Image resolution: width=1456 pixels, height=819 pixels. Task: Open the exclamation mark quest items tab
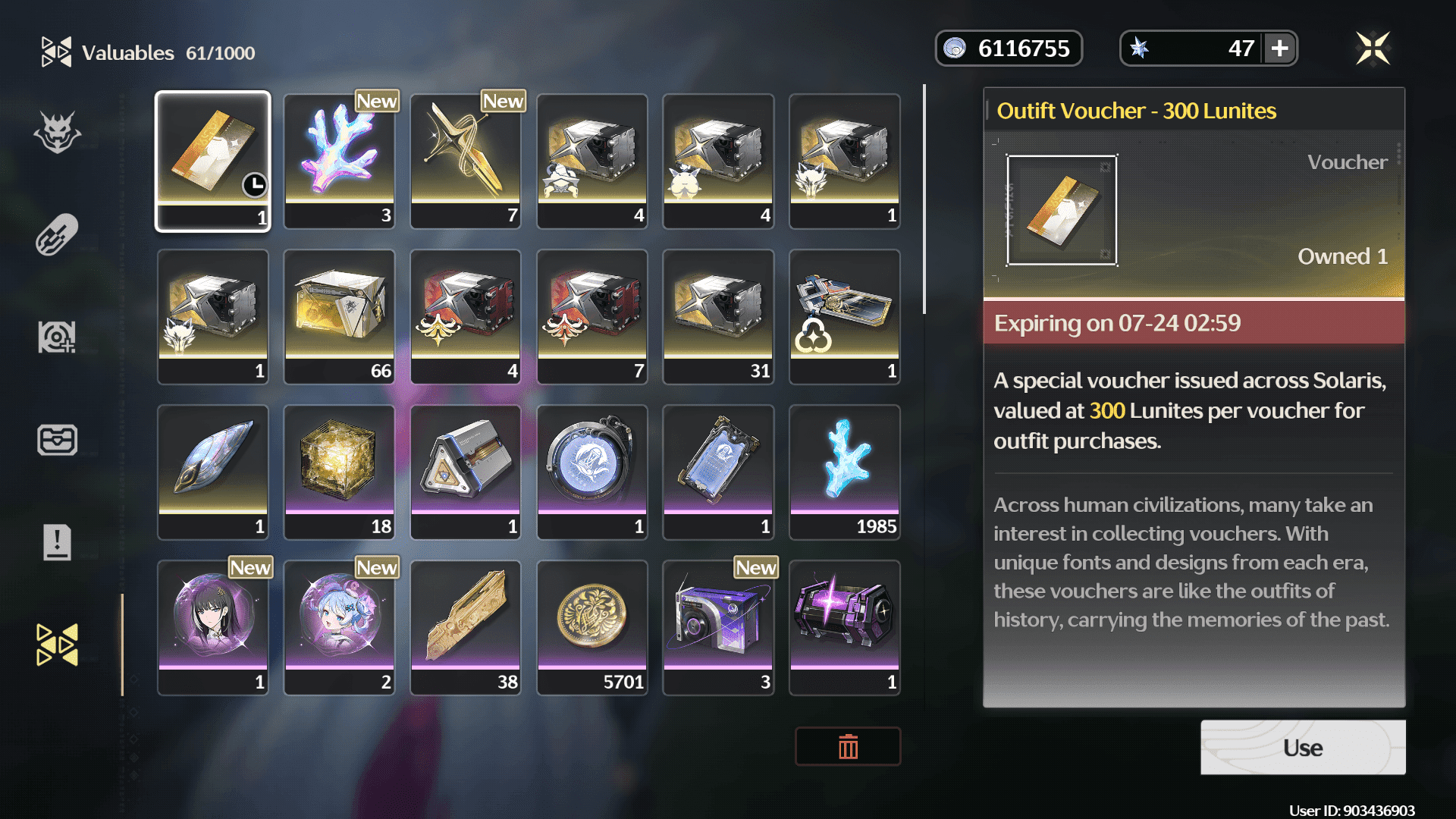tap(58, 542)
